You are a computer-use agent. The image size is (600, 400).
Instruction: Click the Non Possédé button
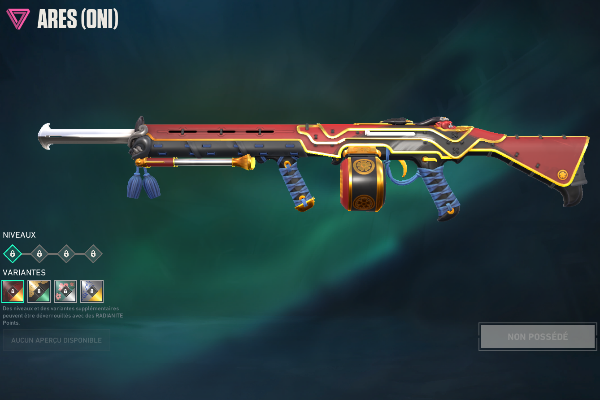click(537, 337)
